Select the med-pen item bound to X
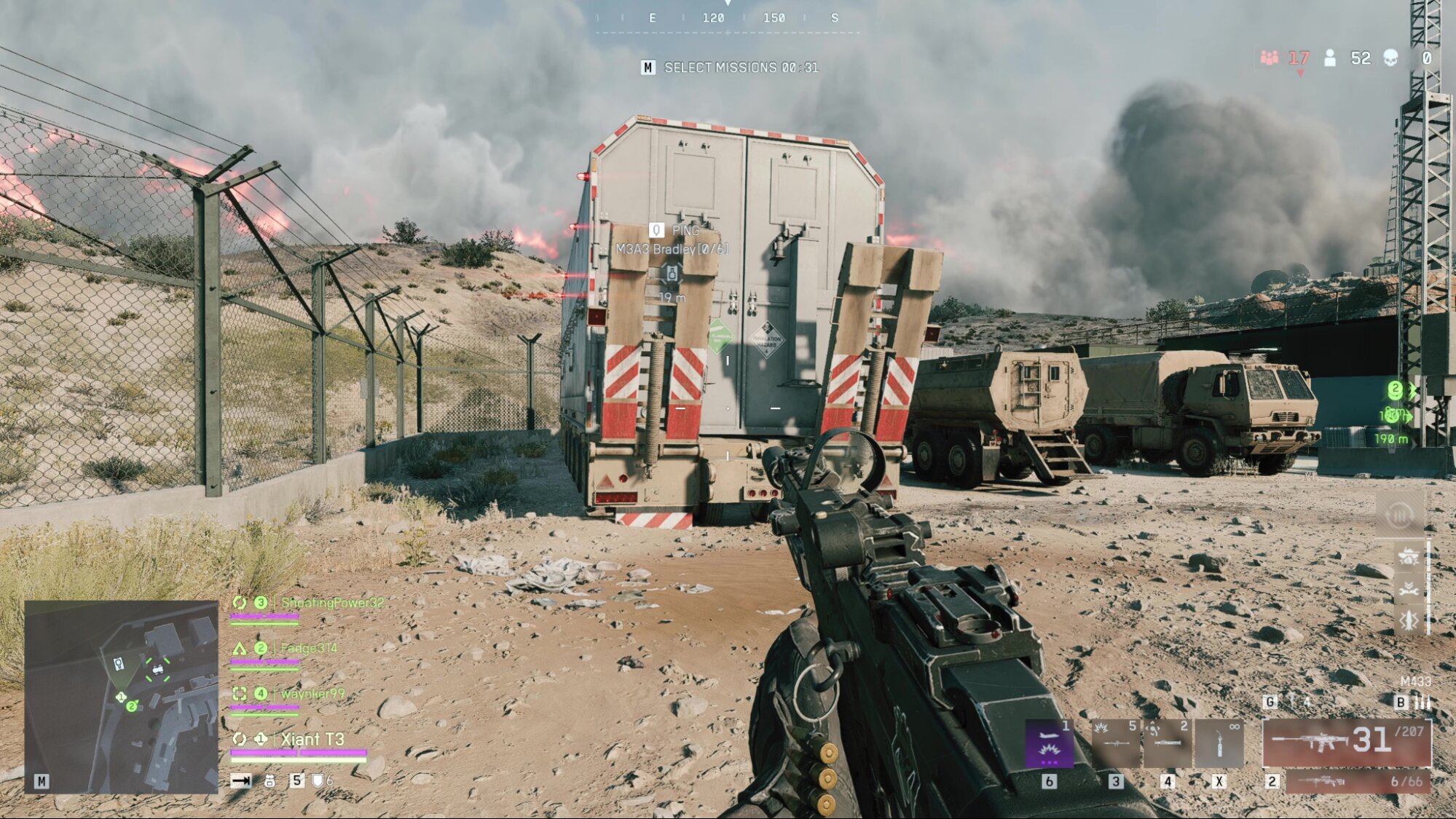 tap(1220, 744)
